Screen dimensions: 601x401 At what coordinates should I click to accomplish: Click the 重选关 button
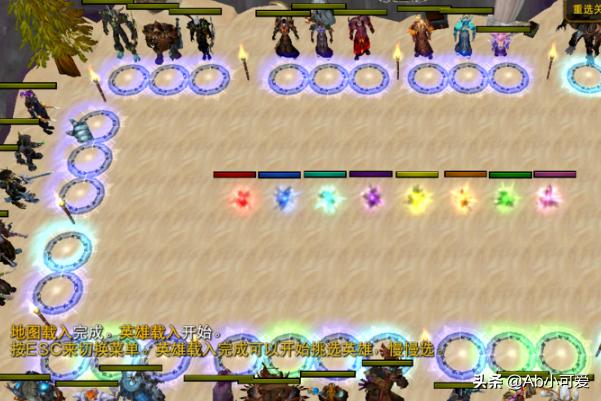(583, 9)
